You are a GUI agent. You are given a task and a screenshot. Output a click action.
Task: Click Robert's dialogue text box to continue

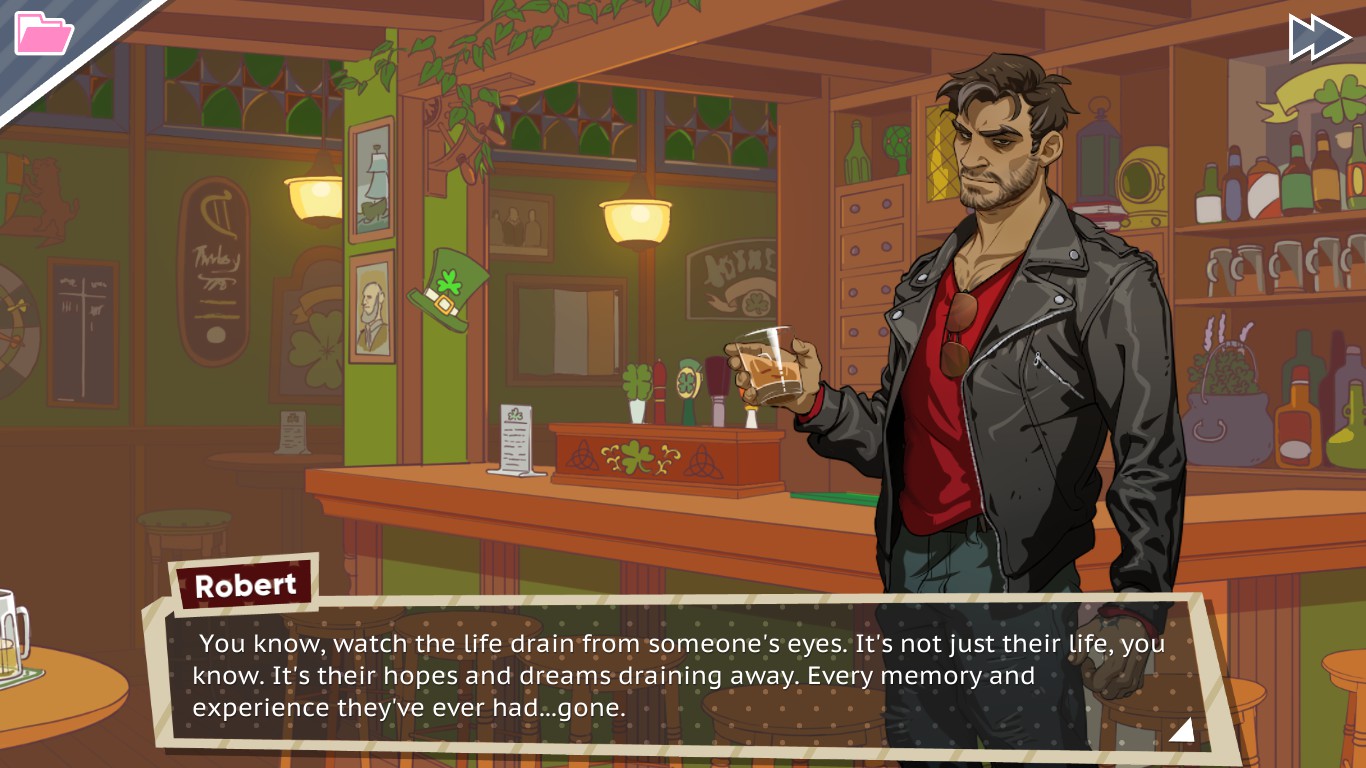[x=680, y=675]
